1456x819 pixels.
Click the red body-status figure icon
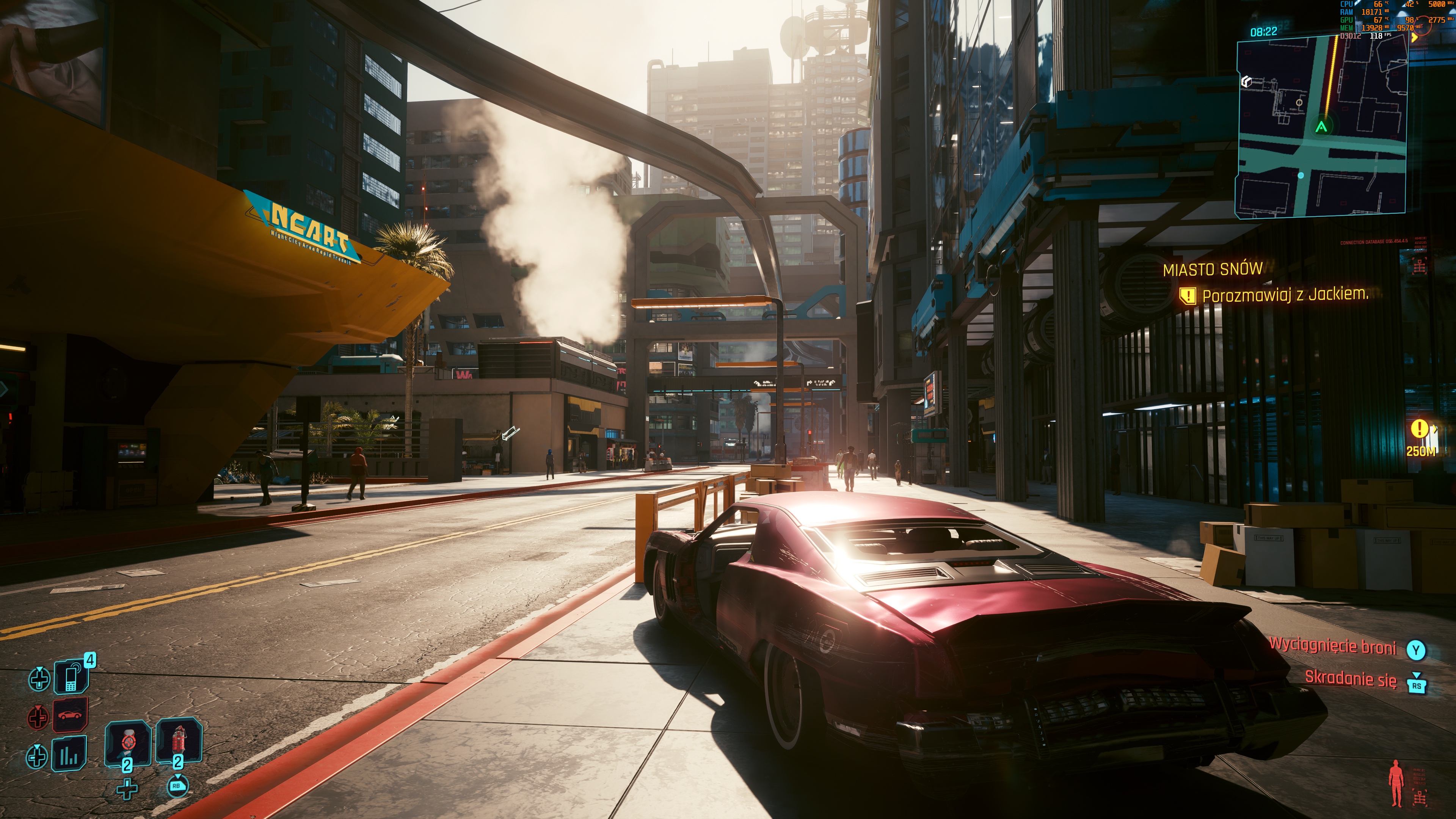click(1396, 782)
